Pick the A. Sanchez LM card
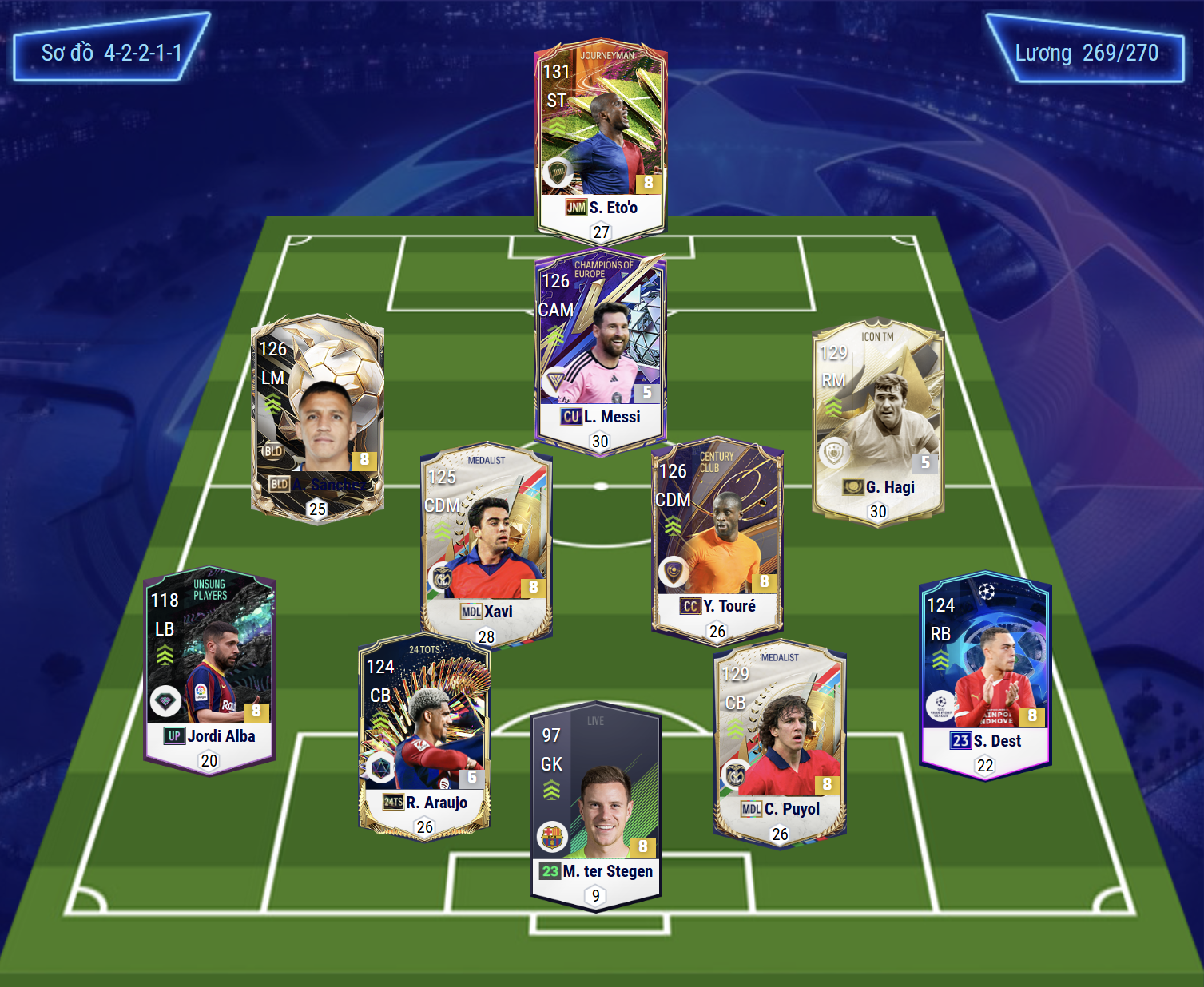 317,415
